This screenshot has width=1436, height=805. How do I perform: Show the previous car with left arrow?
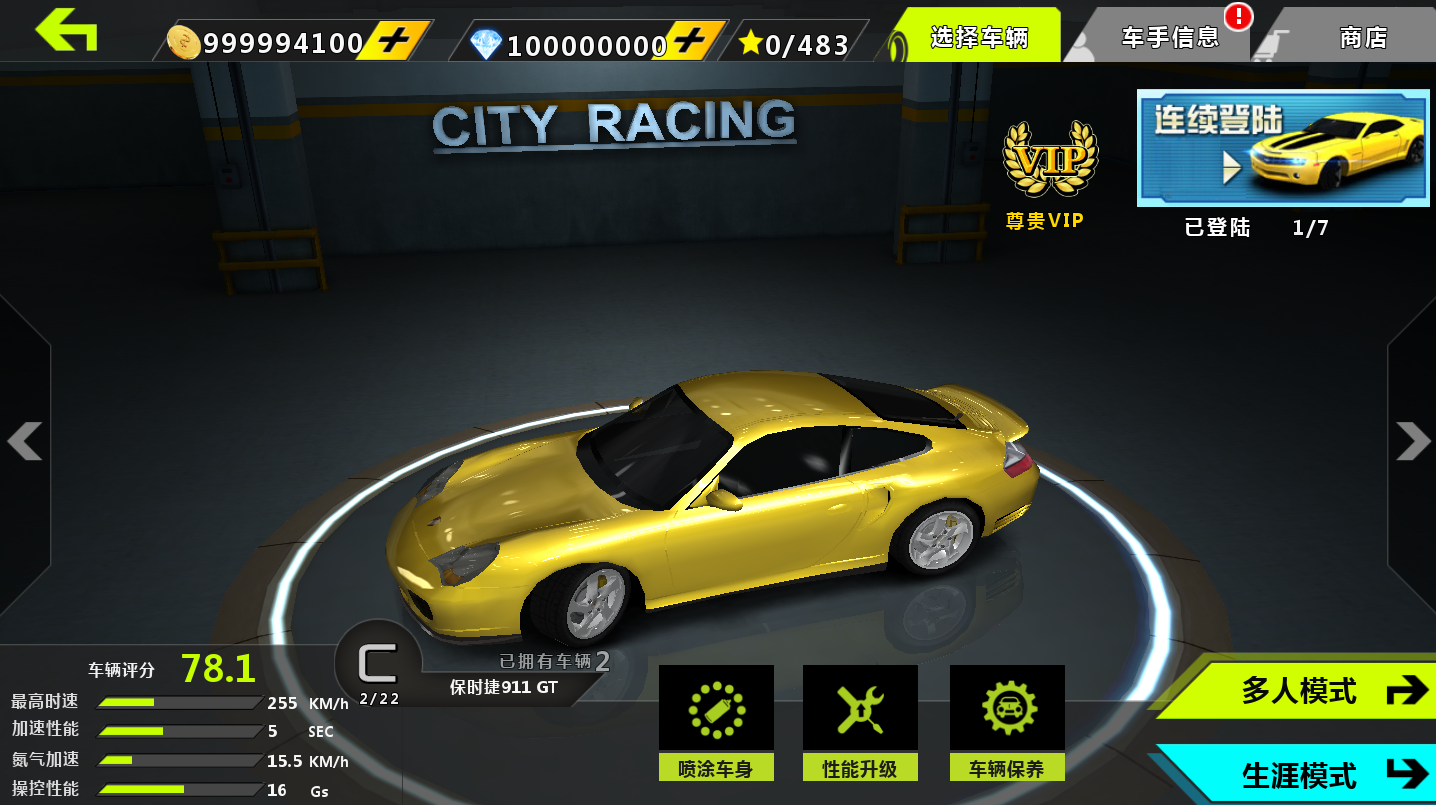pyautogui.click(x=25, y=441)
